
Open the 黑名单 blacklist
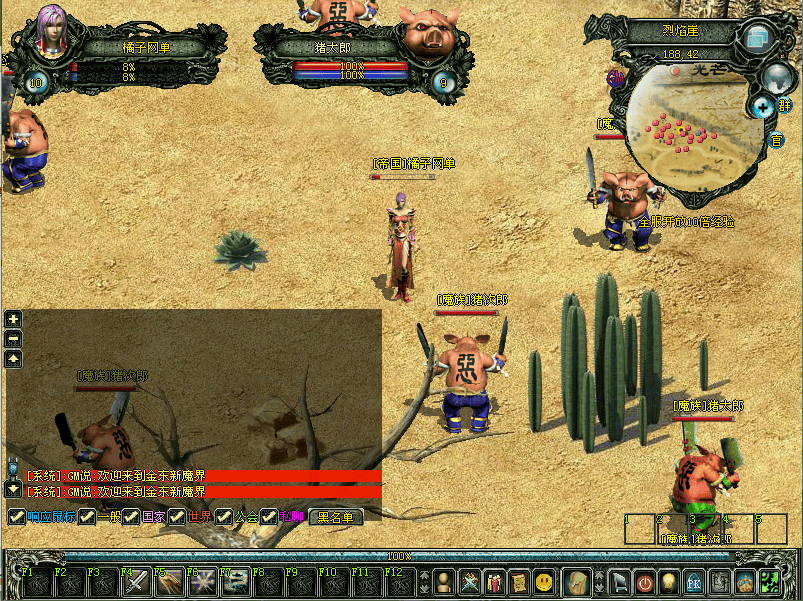(335, 517)
